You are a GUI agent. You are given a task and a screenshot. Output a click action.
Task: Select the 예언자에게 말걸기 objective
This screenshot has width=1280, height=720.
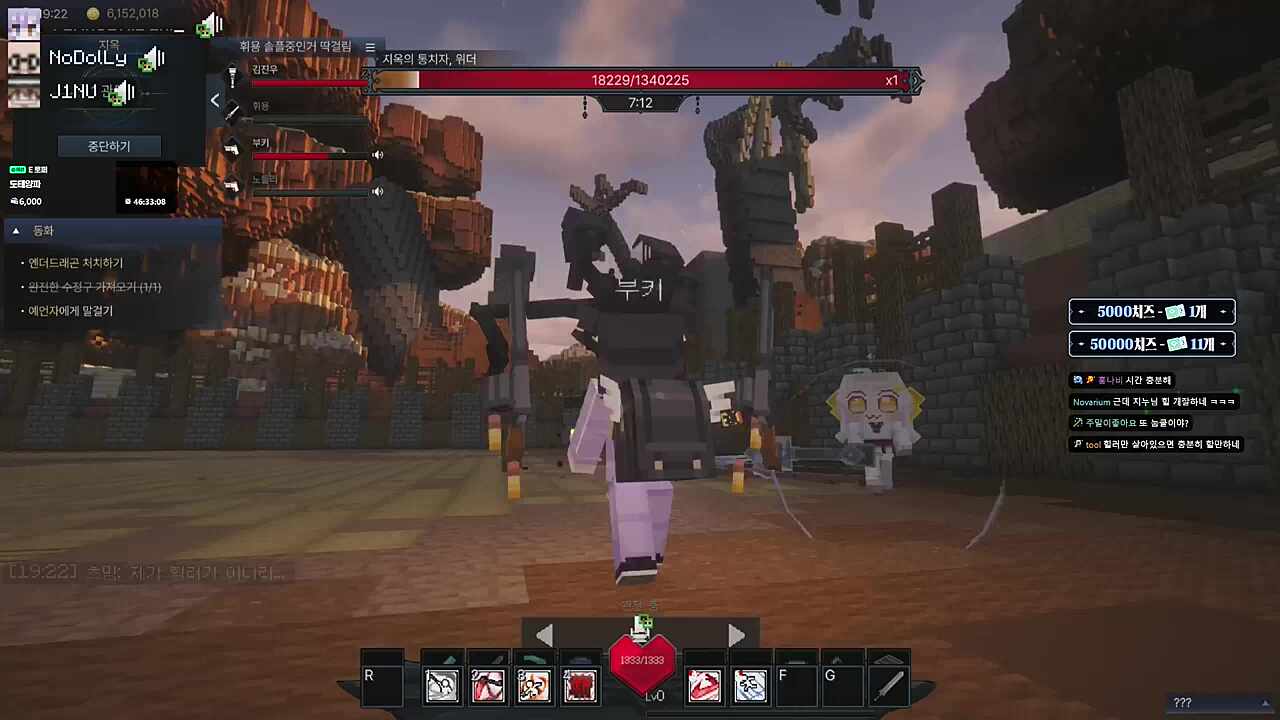(71, 311)
